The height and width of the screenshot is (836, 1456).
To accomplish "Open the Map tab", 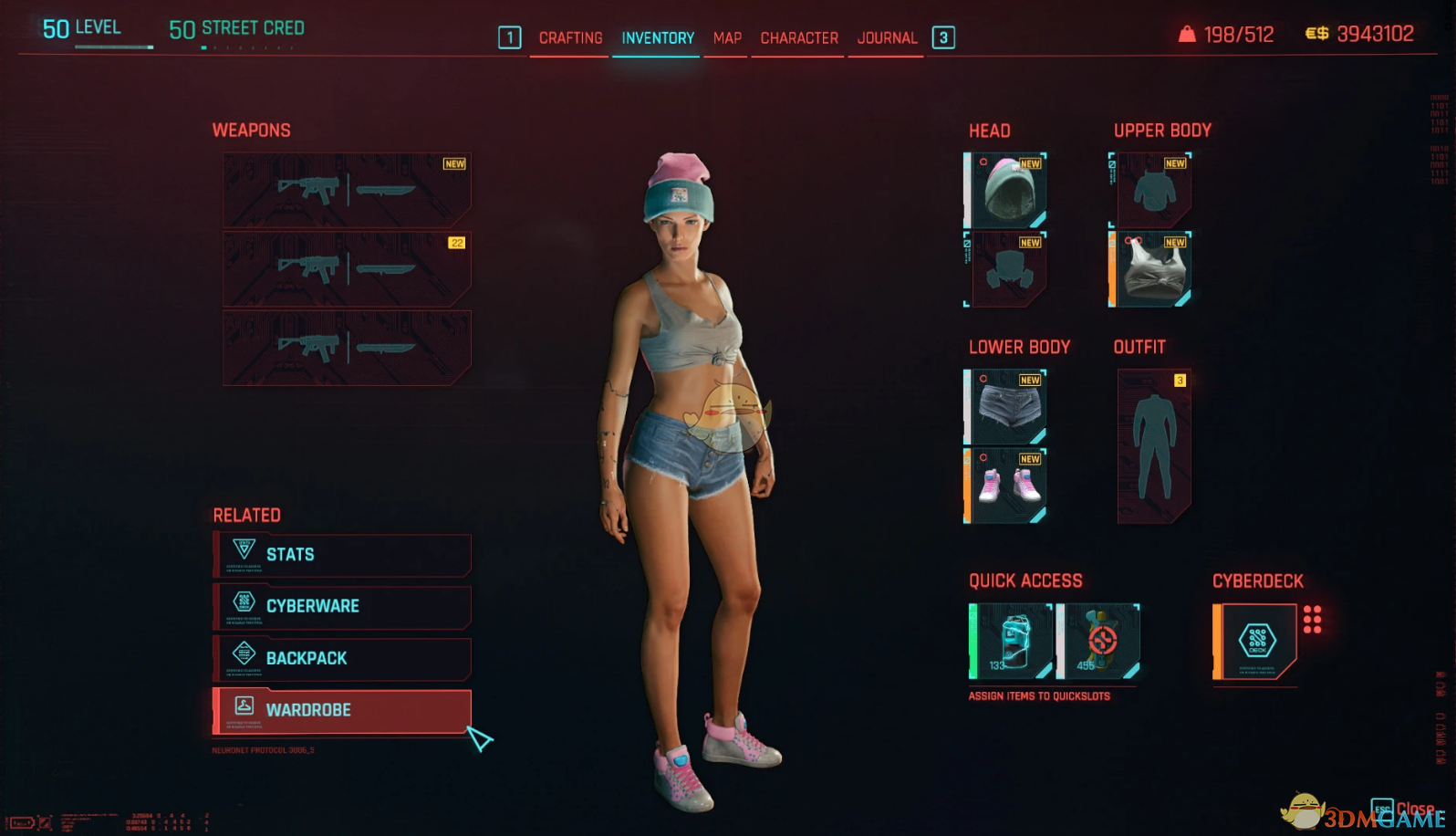I will pos(725,37).
